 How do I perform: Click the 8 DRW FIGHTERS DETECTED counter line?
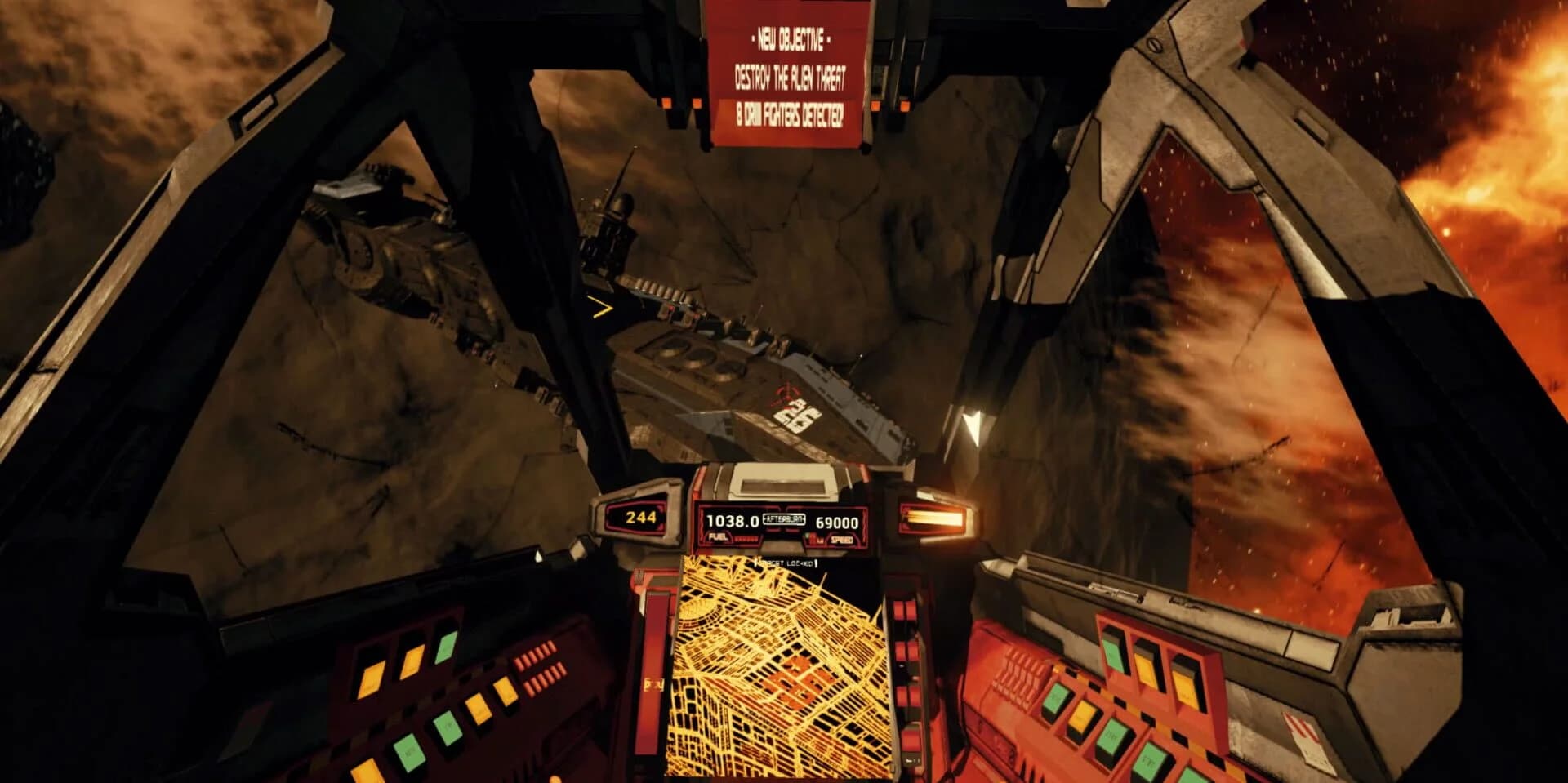pyautogui.click(x=788, y=116)
